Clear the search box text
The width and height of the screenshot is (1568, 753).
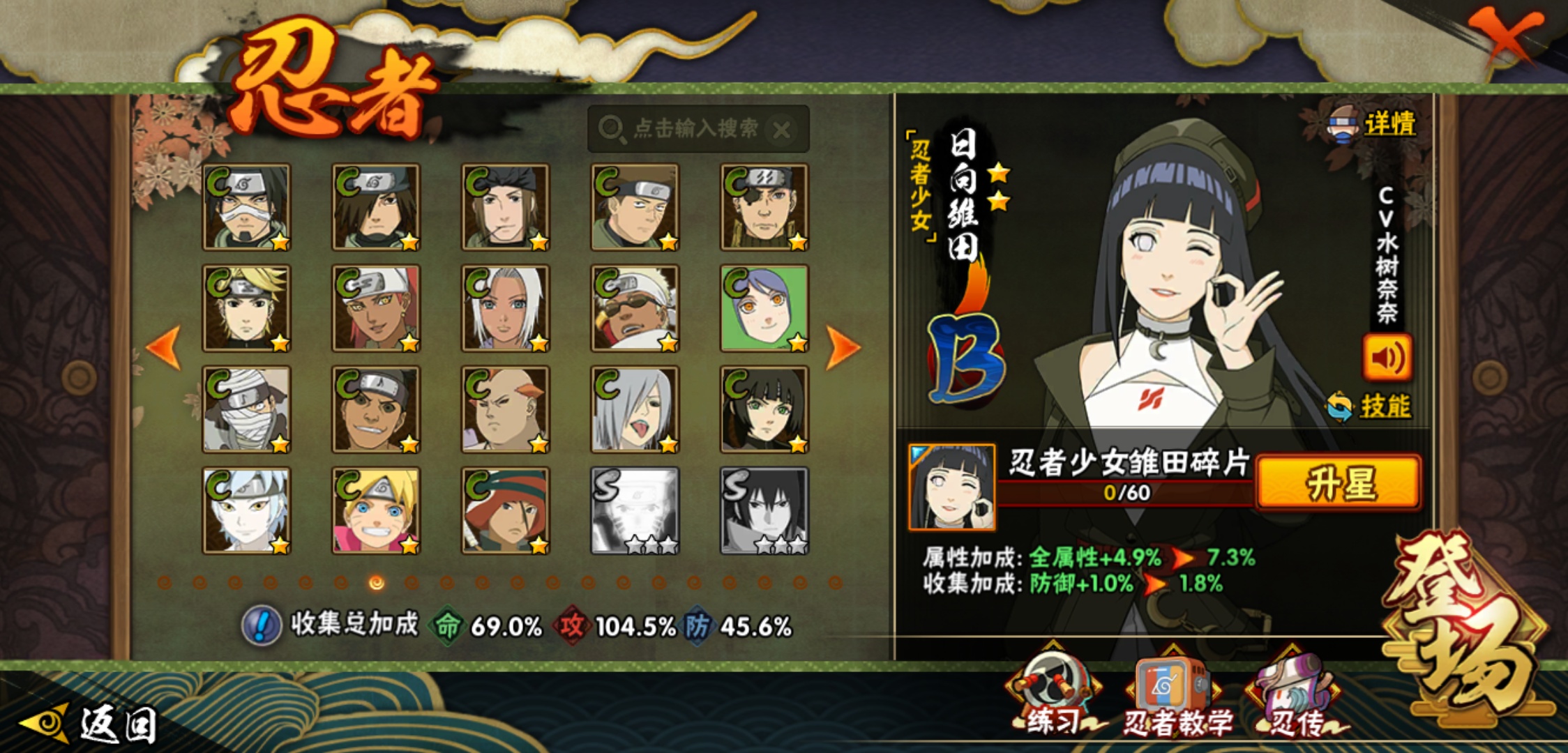pos(782,130)
